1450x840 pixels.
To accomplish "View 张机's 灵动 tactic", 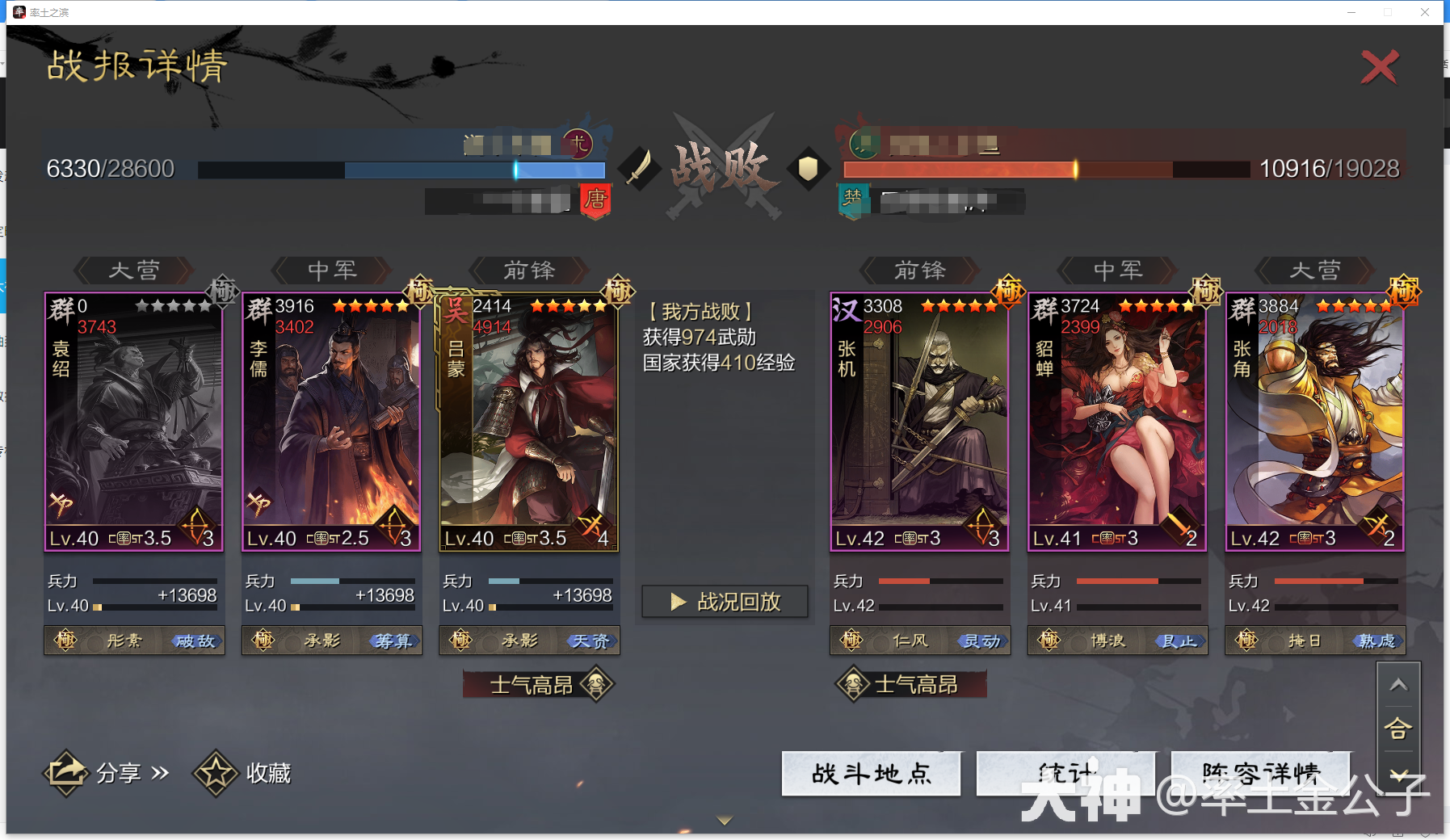I will [x=982, y=640].
